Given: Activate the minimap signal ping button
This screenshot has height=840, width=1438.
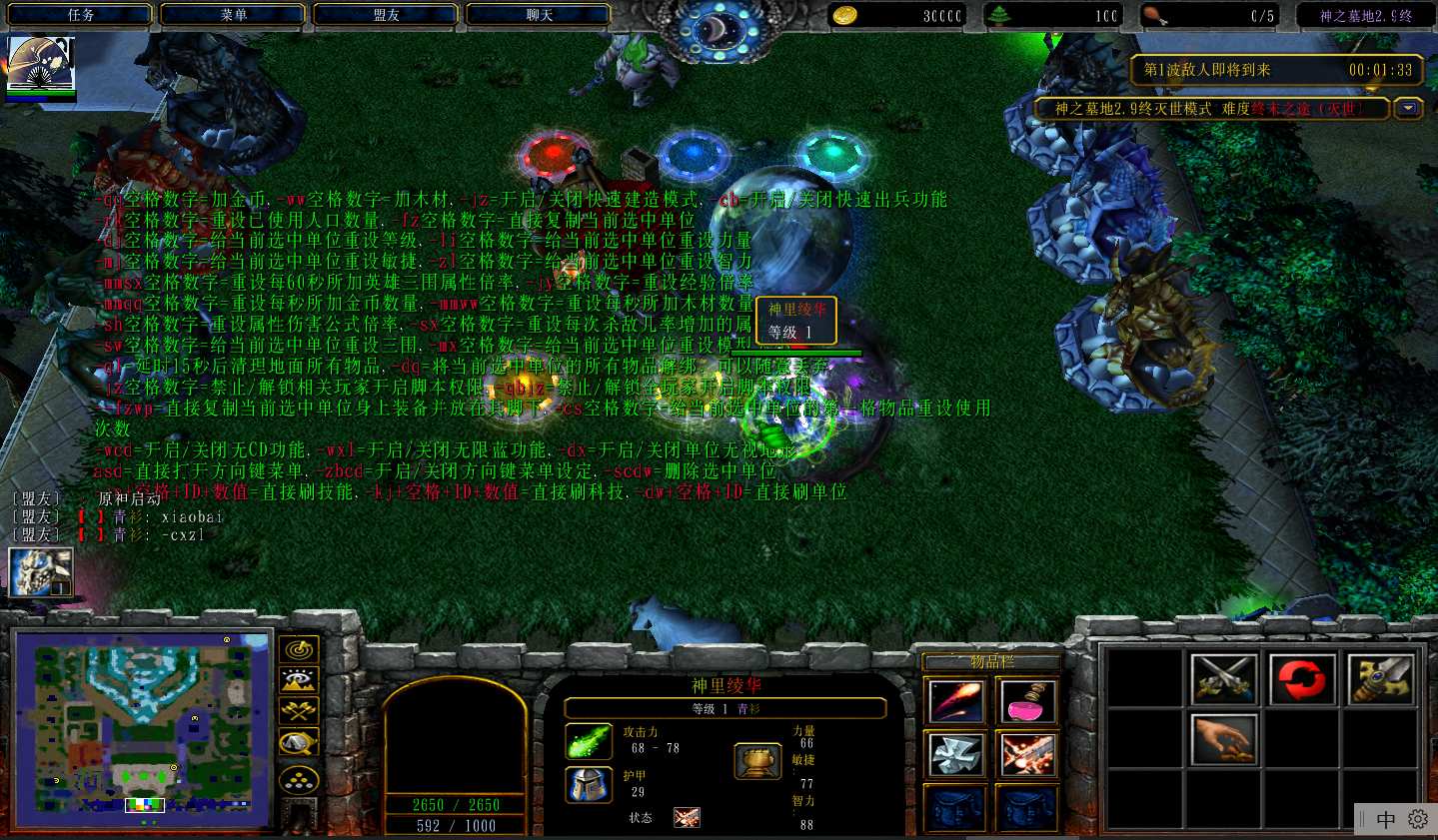Looking at the screenshot, I should (x=299, y=649).
